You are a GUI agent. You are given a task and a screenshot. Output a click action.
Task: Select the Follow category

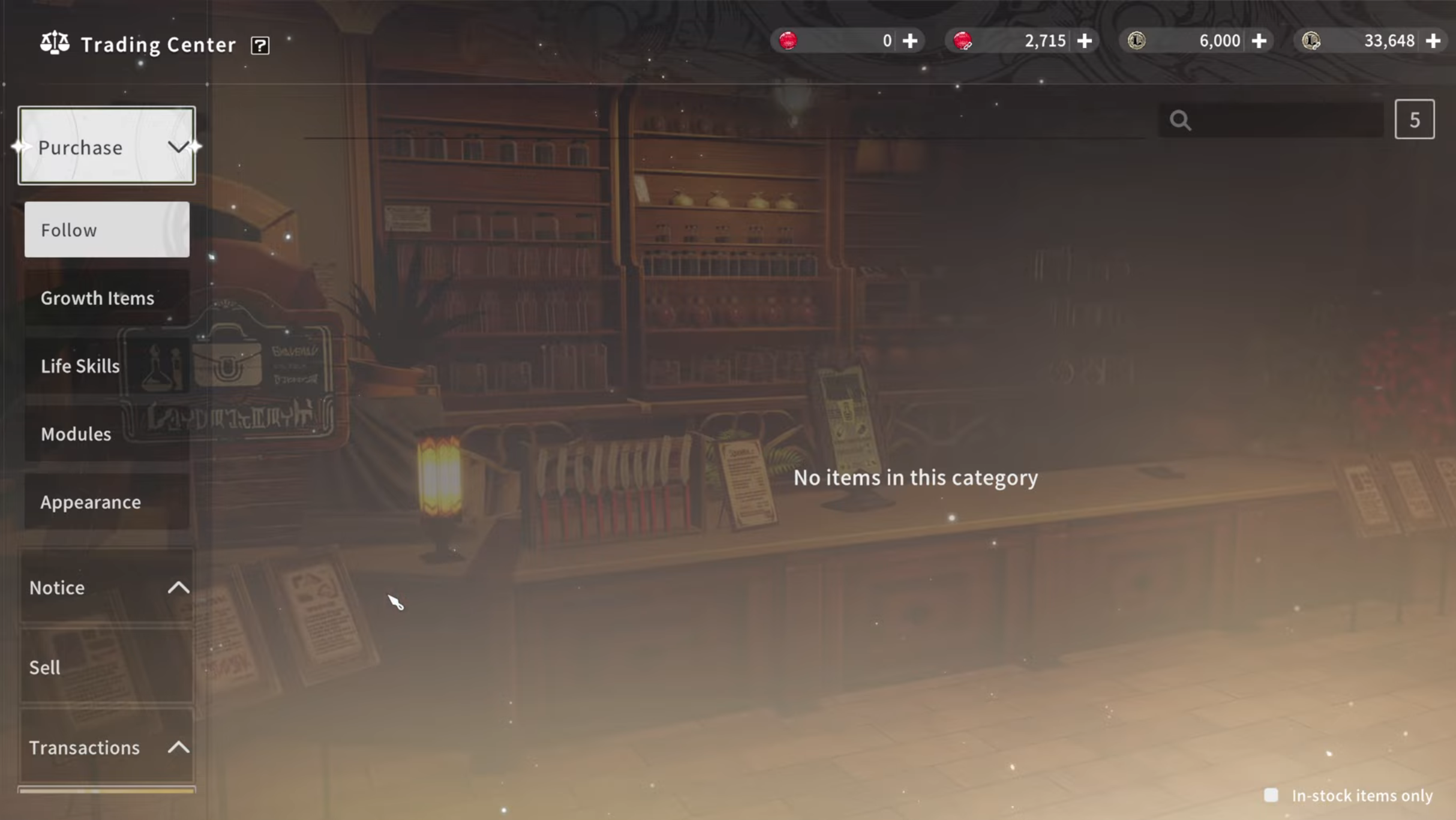[x=107, y=230]
